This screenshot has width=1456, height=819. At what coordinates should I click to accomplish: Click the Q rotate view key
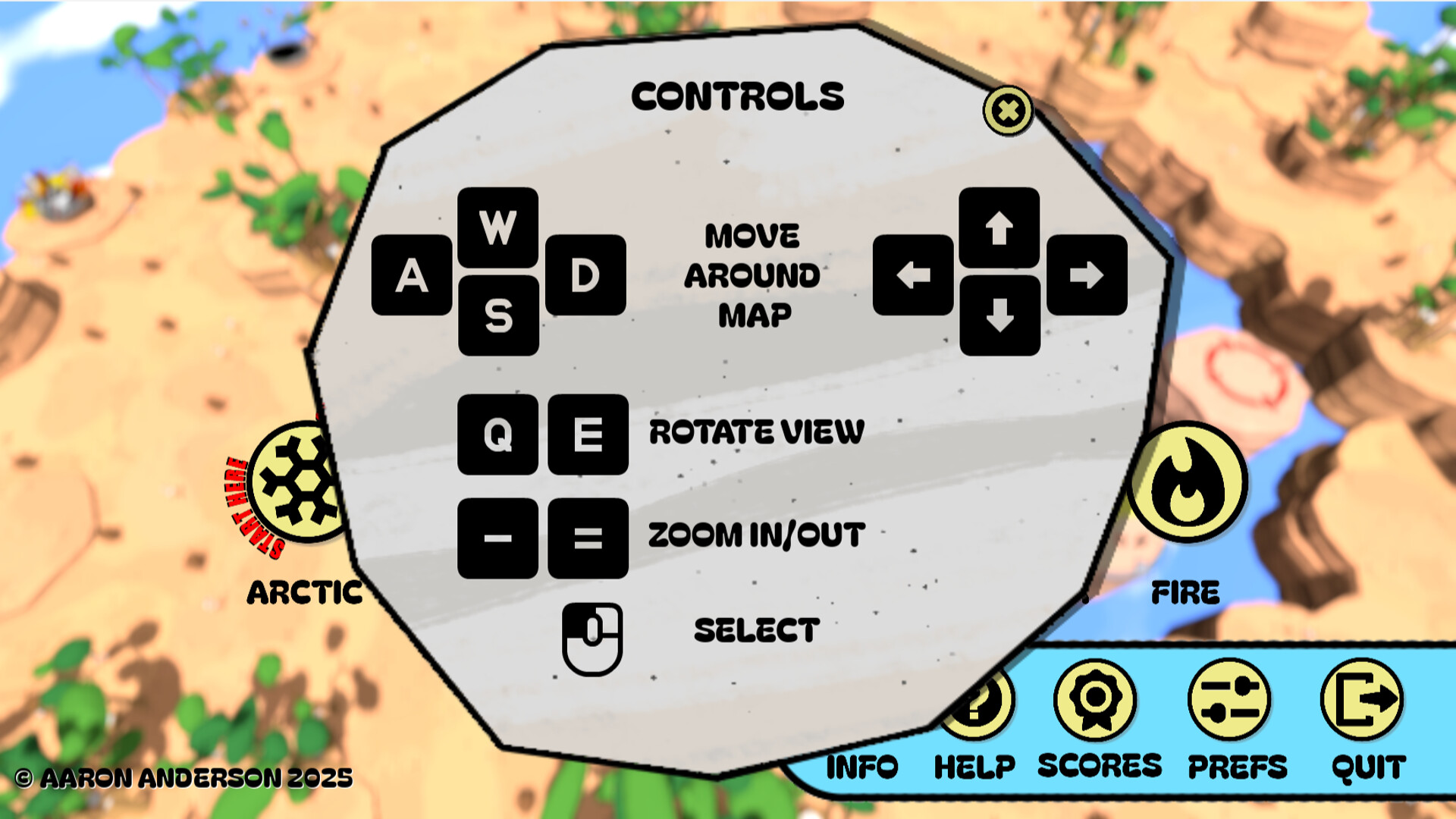pos(498,434)
